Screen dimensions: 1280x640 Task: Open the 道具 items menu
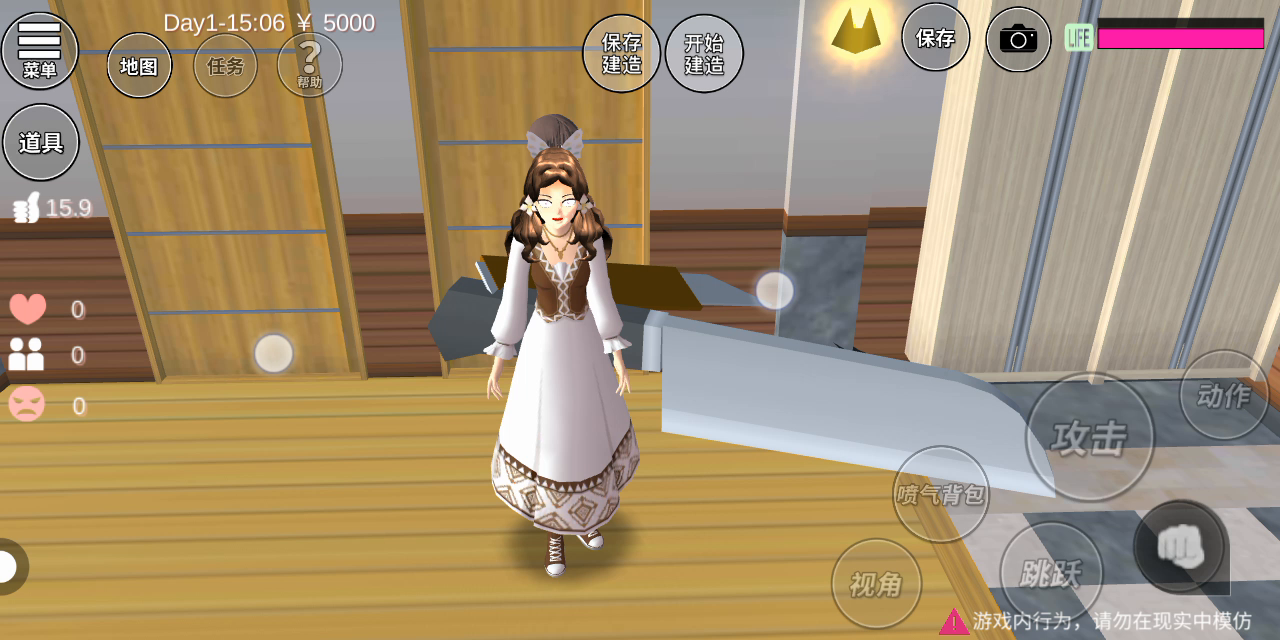tap(41, 143)
